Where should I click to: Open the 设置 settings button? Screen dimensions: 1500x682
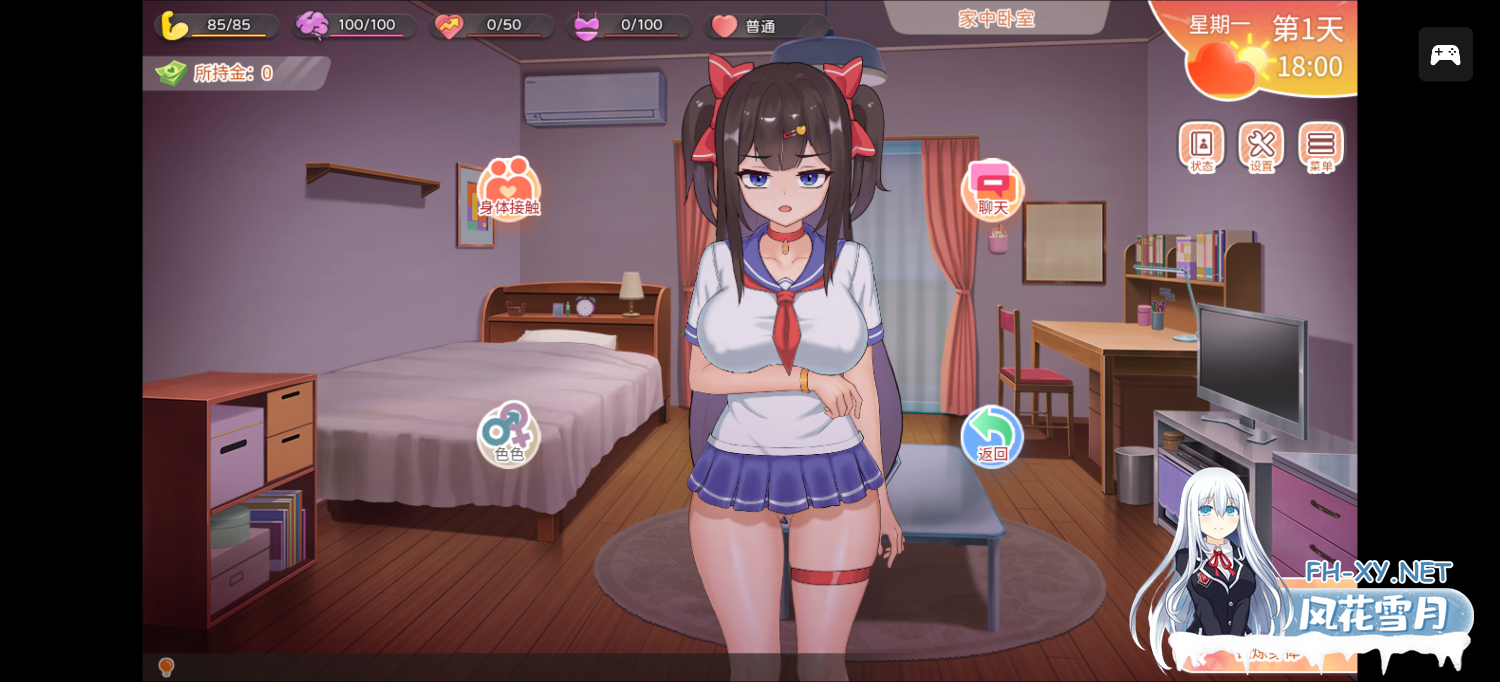[x=1261, y=147]
